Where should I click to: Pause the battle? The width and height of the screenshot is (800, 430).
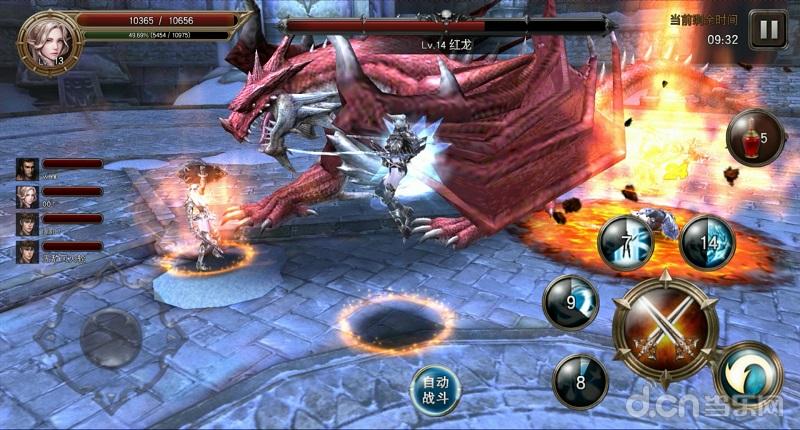click(x=768, y=29)
